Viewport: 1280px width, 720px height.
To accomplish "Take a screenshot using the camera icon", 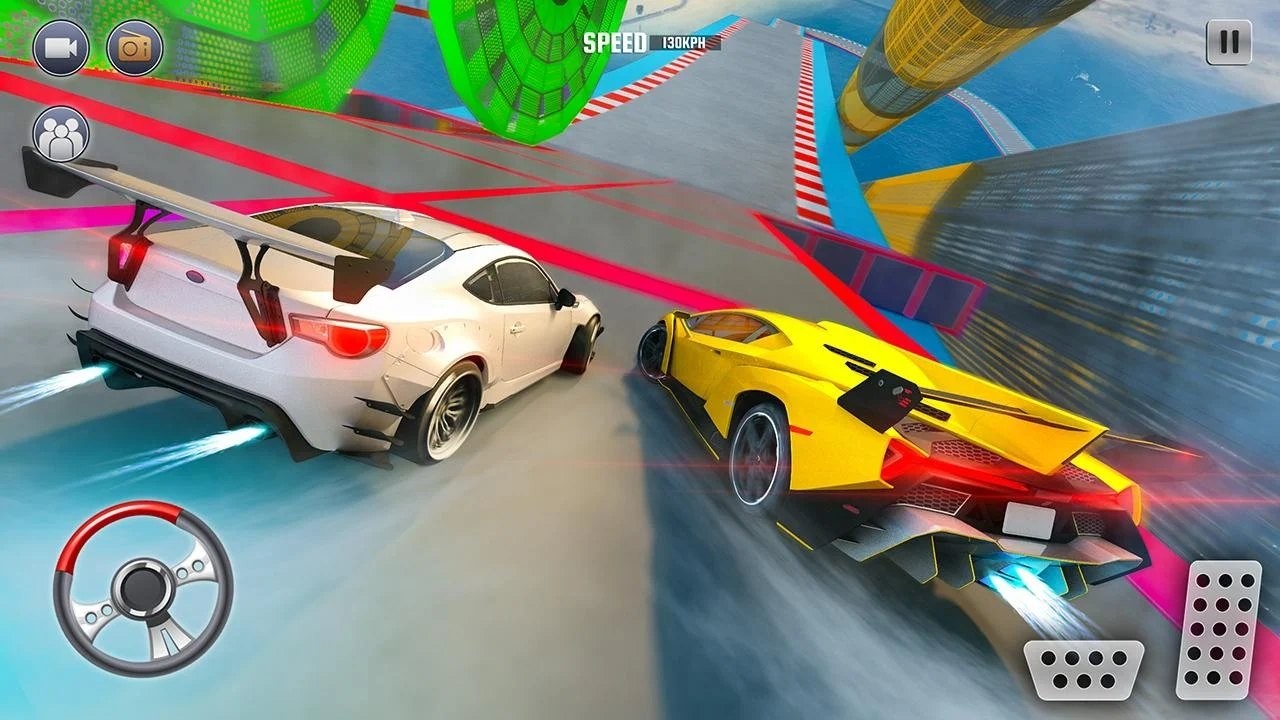I will tap(136, 46).
